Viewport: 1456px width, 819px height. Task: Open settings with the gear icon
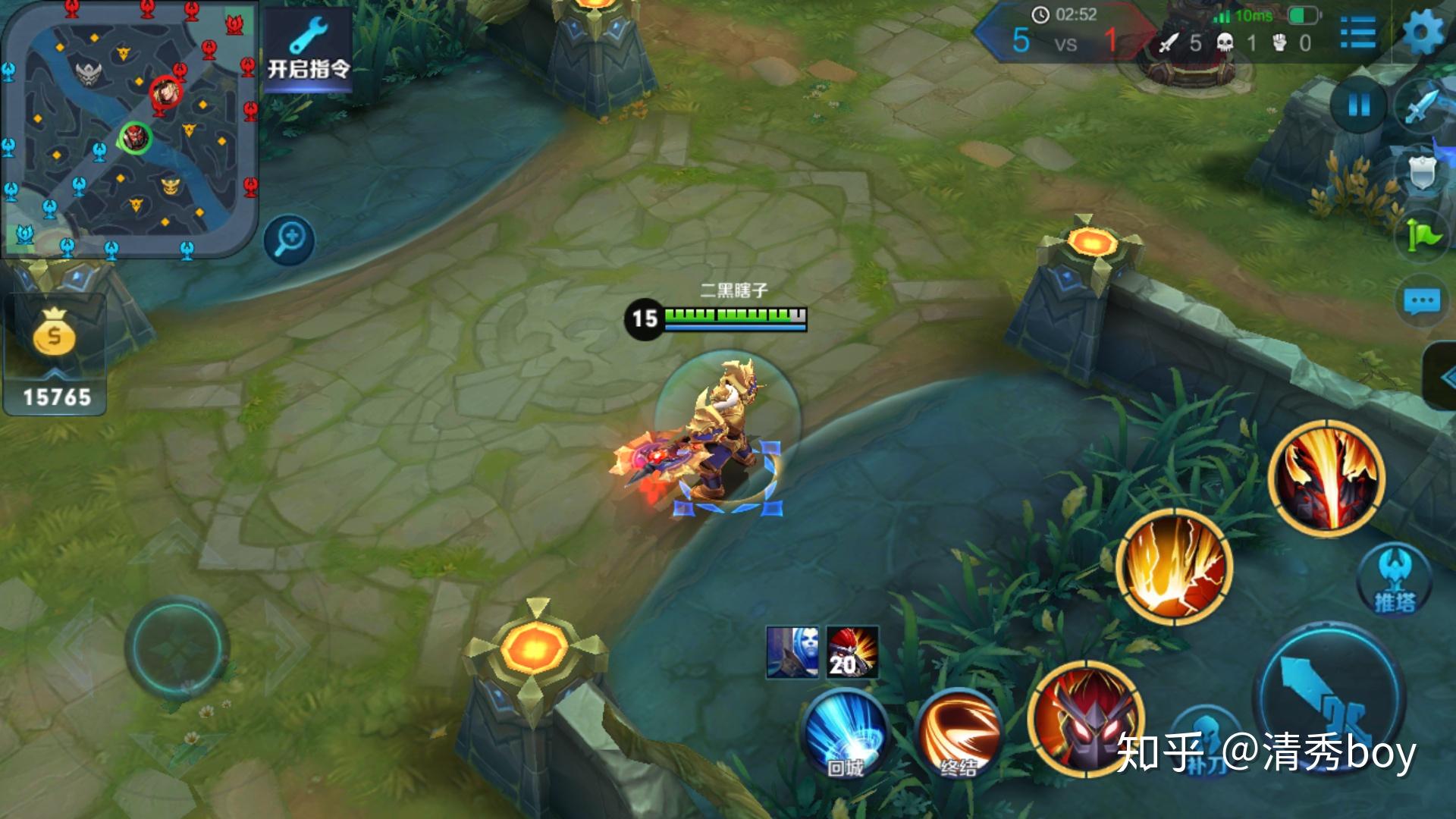click(1423, 33)
